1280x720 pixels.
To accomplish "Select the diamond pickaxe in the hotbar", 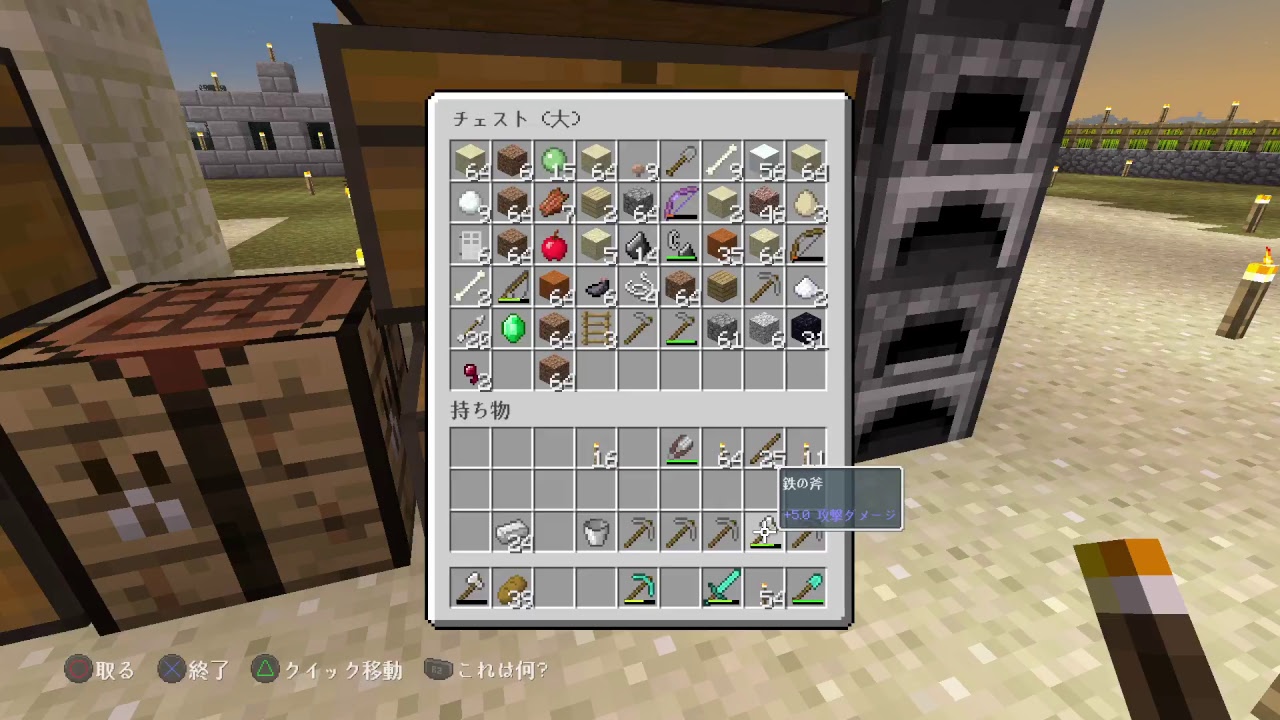I will (x=640, y=588).
